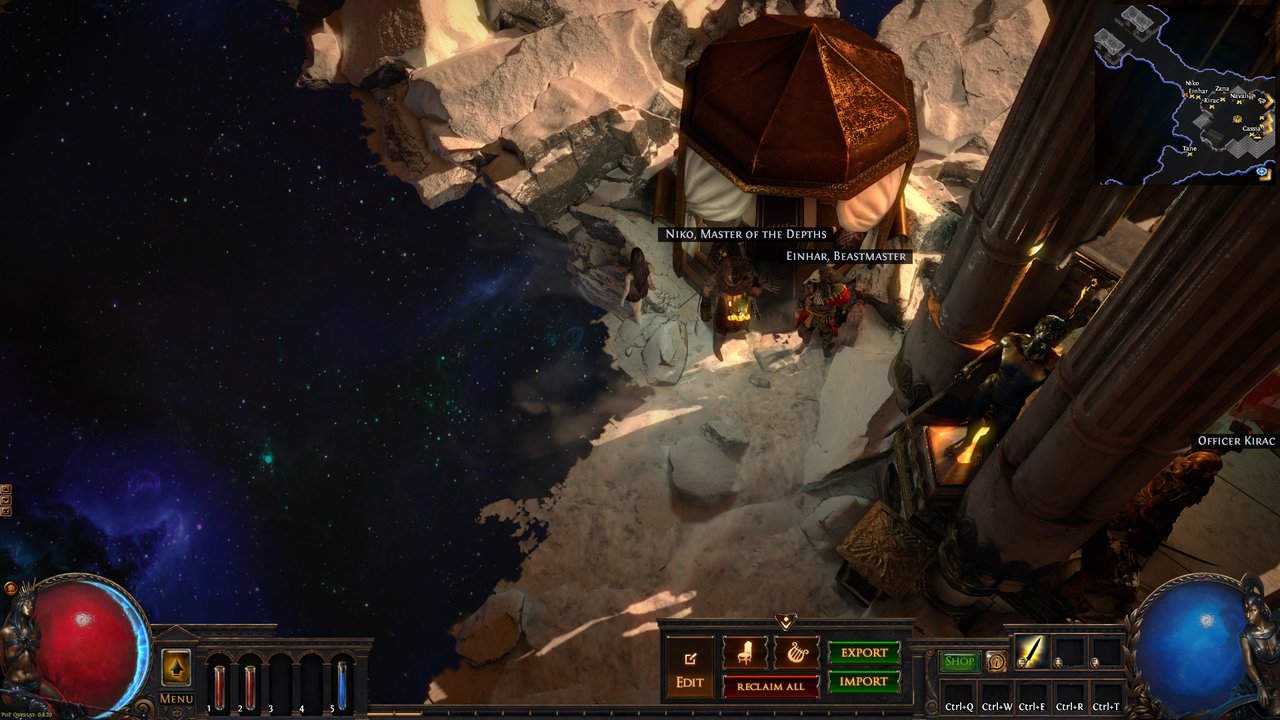Screen dimensions: 1280x720
Task: Click Reclaim All decorations
Action: 770,687
